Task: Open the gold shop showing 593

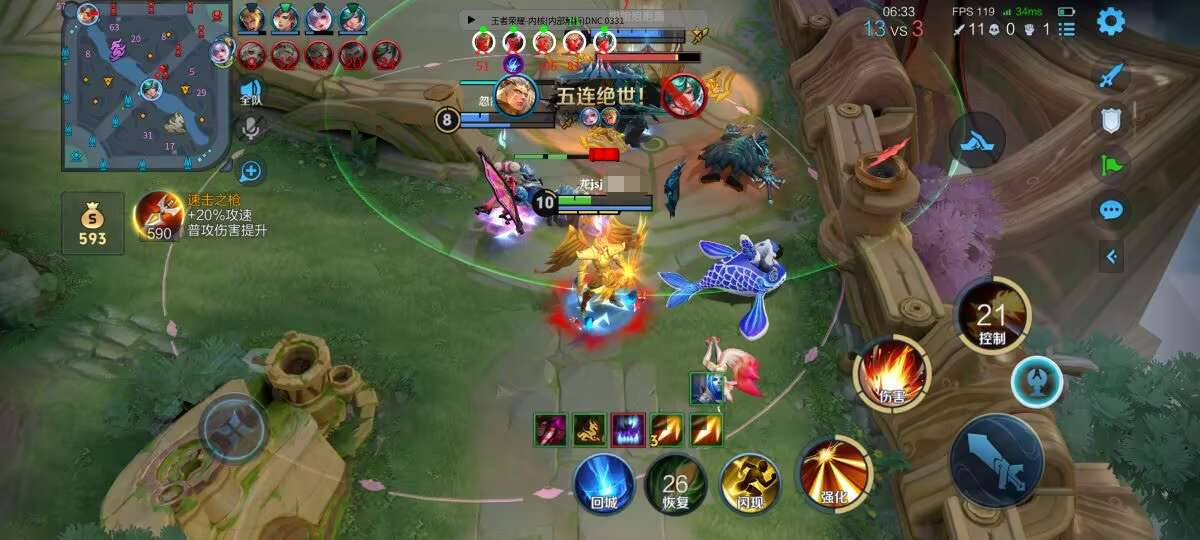Action: (92, 224)
